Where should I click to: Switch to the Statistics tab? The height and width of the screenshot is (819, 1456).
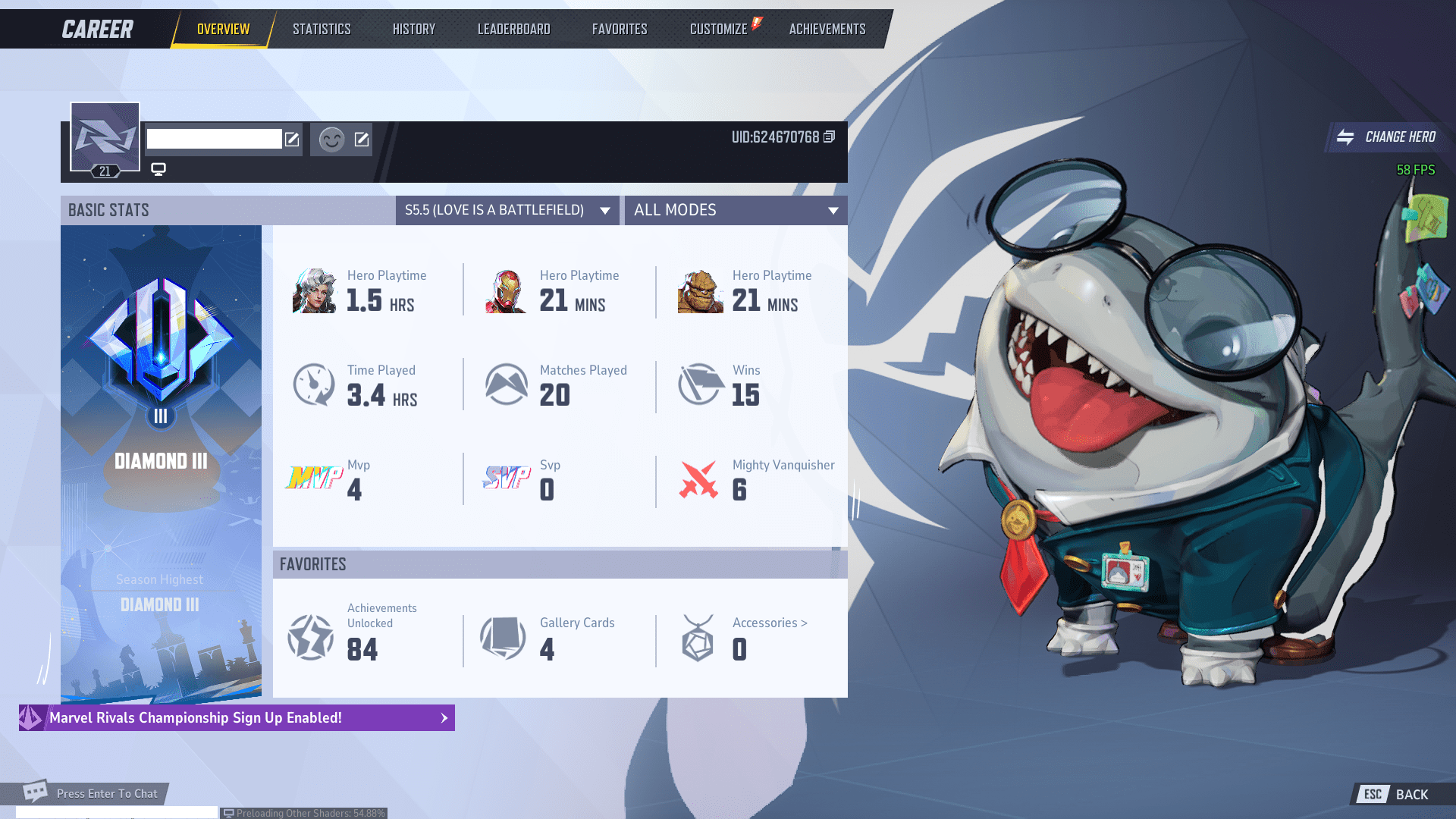(x=322, y=29)
